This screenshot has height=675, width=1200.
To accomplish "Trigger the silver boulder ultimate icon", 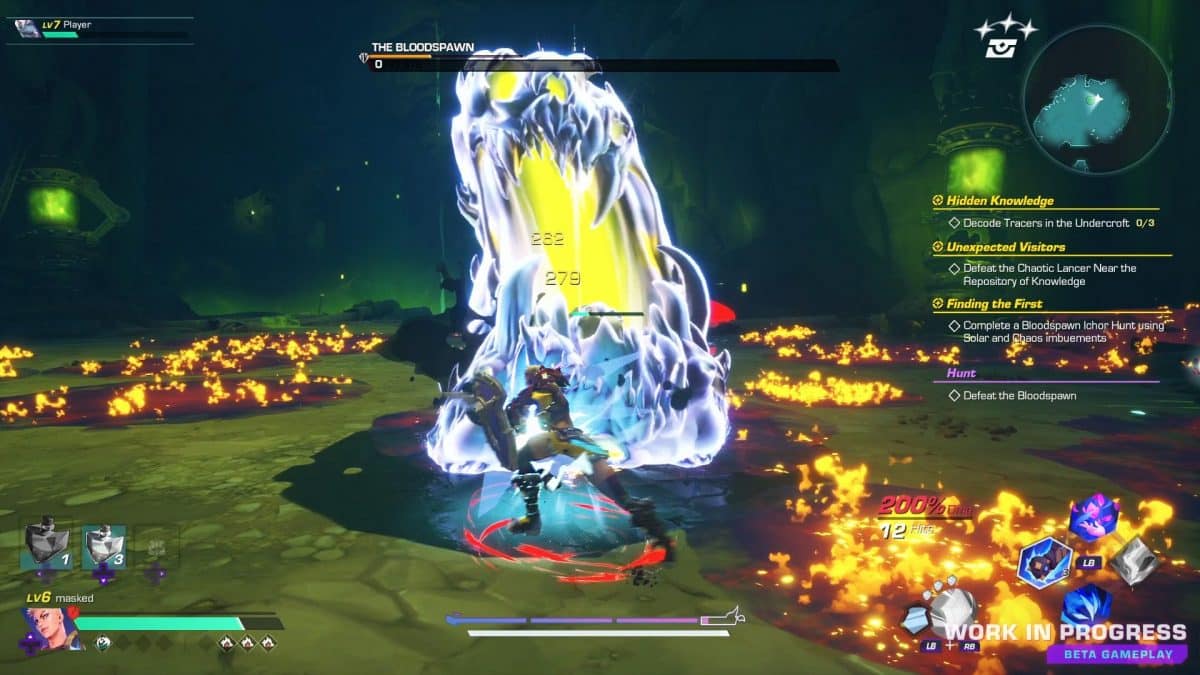I will coord(948,608).
